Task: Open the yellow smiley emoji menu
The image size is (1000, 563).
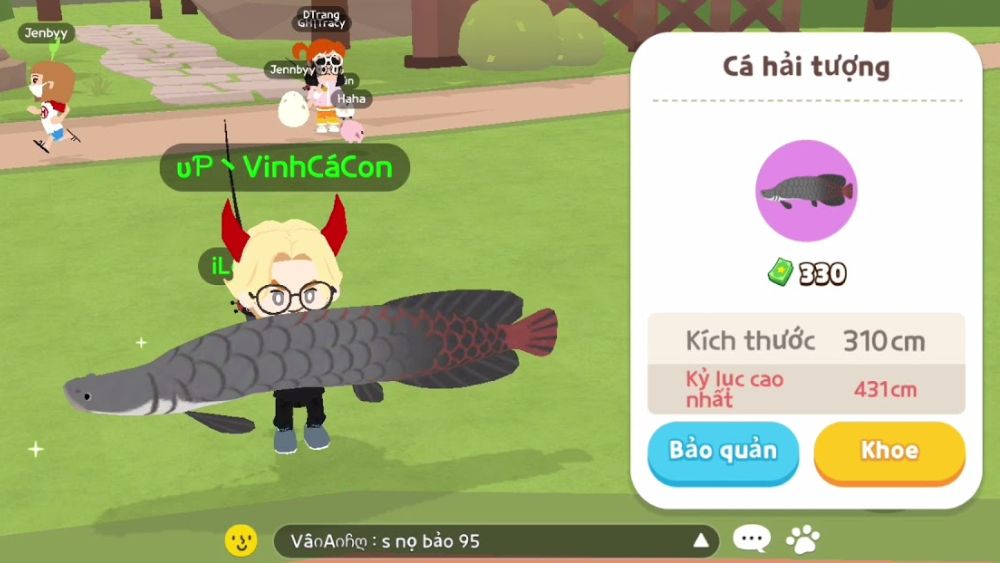Action: tap(241, 541)
